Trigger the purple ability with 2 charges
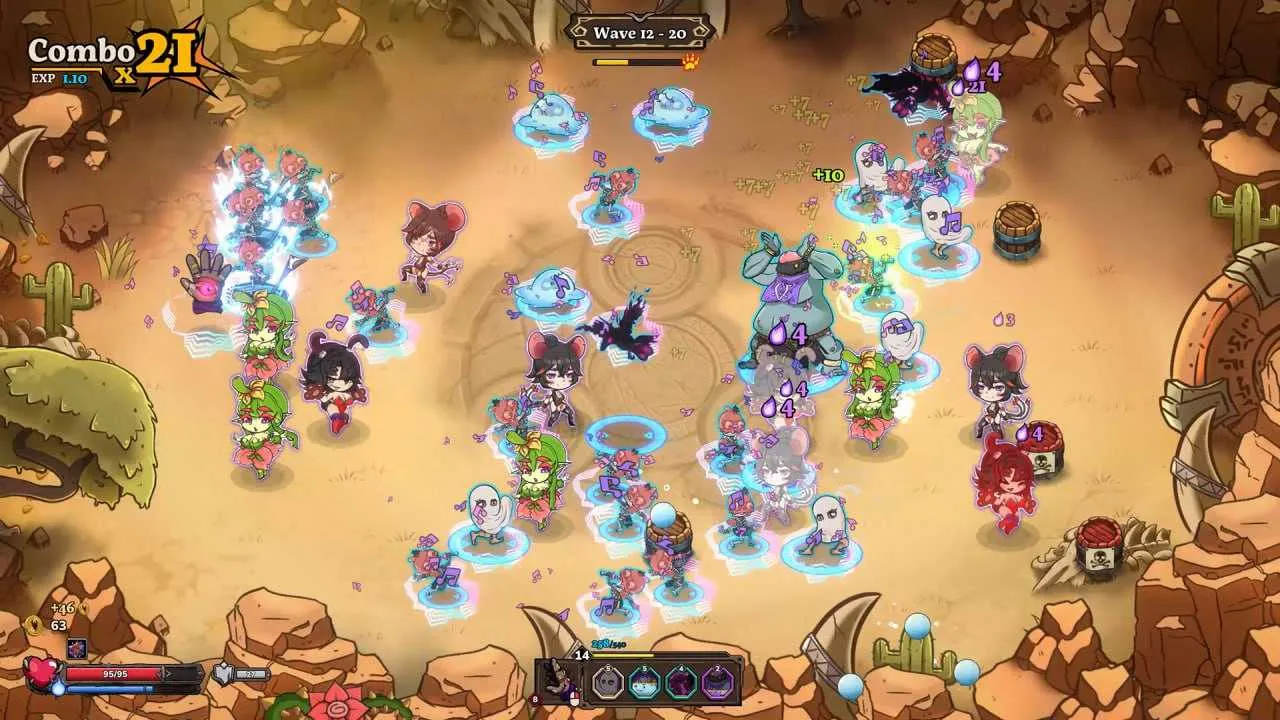1280x720 pixels. (717, 683)
